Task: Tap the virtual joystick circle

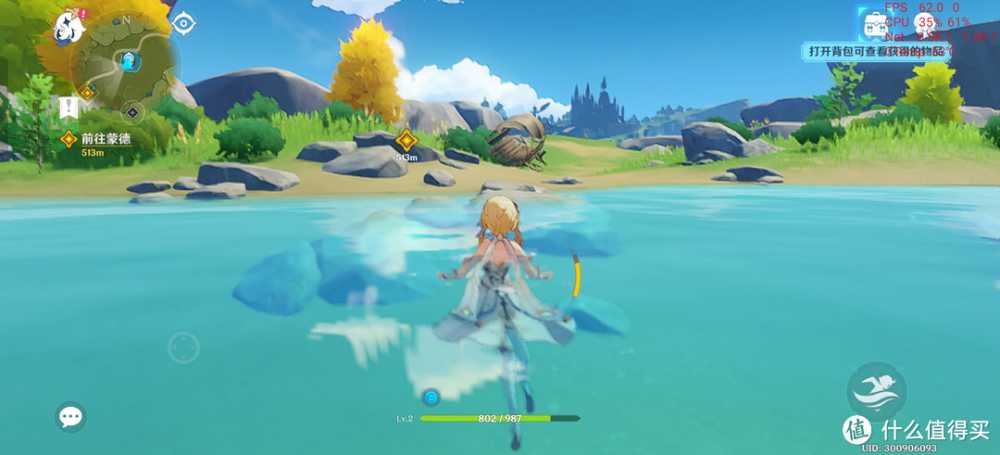Action: click(x=183, y=347)
